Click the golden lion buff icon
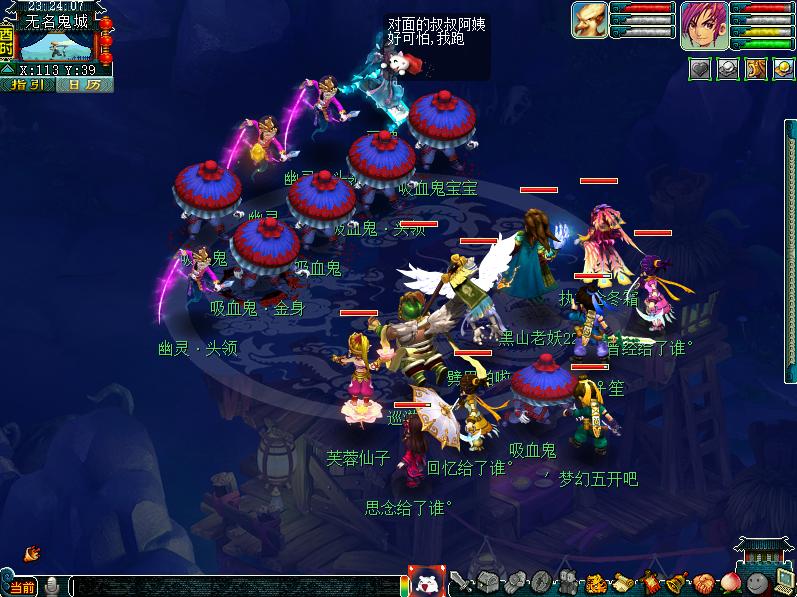Viewport: 797px width, 597px height. [756, 68]
